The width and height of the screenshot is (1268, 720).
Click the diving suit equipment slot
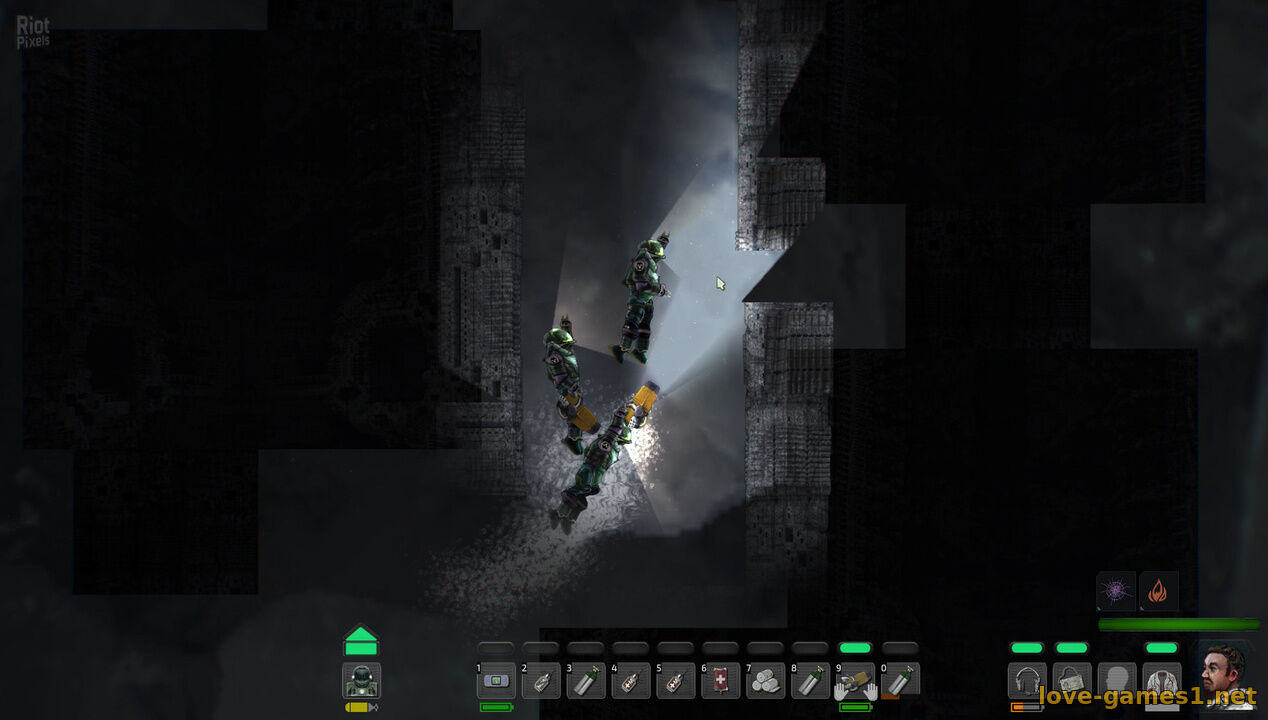[361, 681]
